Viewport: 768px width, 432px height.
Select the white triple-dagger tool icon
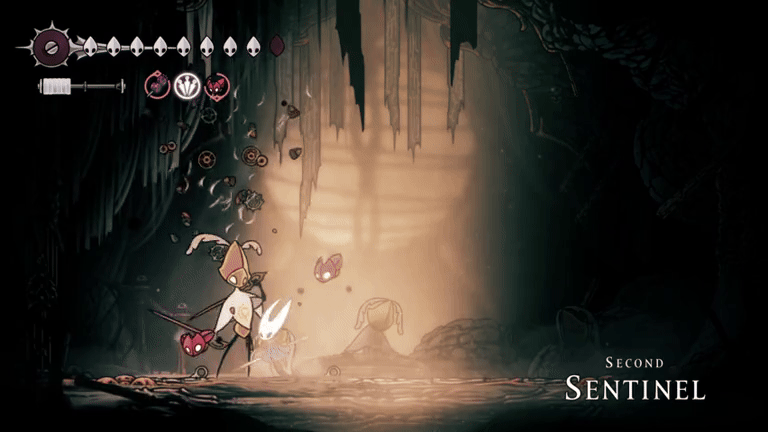point(187,87)
